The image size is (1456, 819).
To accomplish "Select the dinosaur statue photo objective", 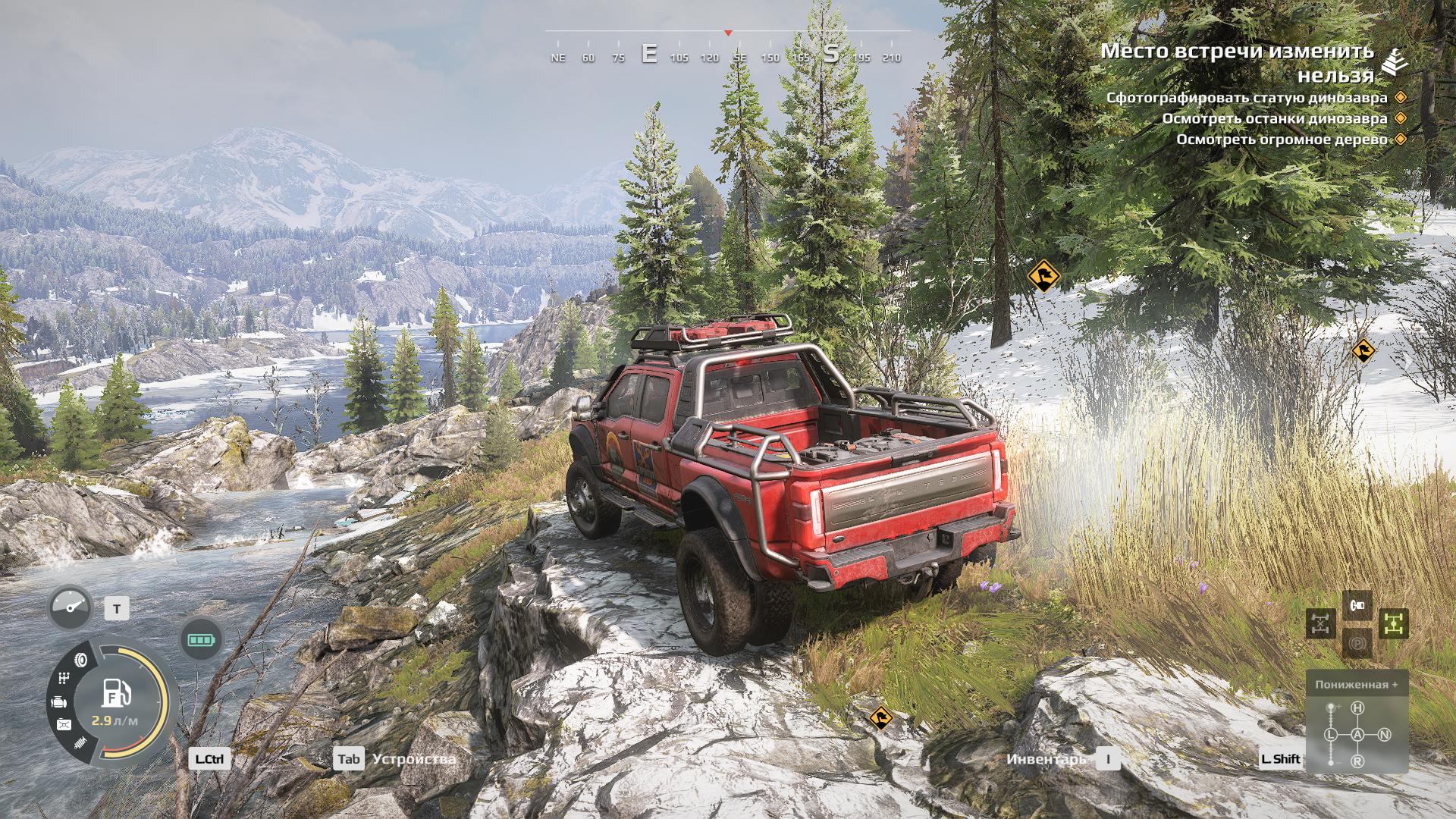I will [x=1247, y=98].
